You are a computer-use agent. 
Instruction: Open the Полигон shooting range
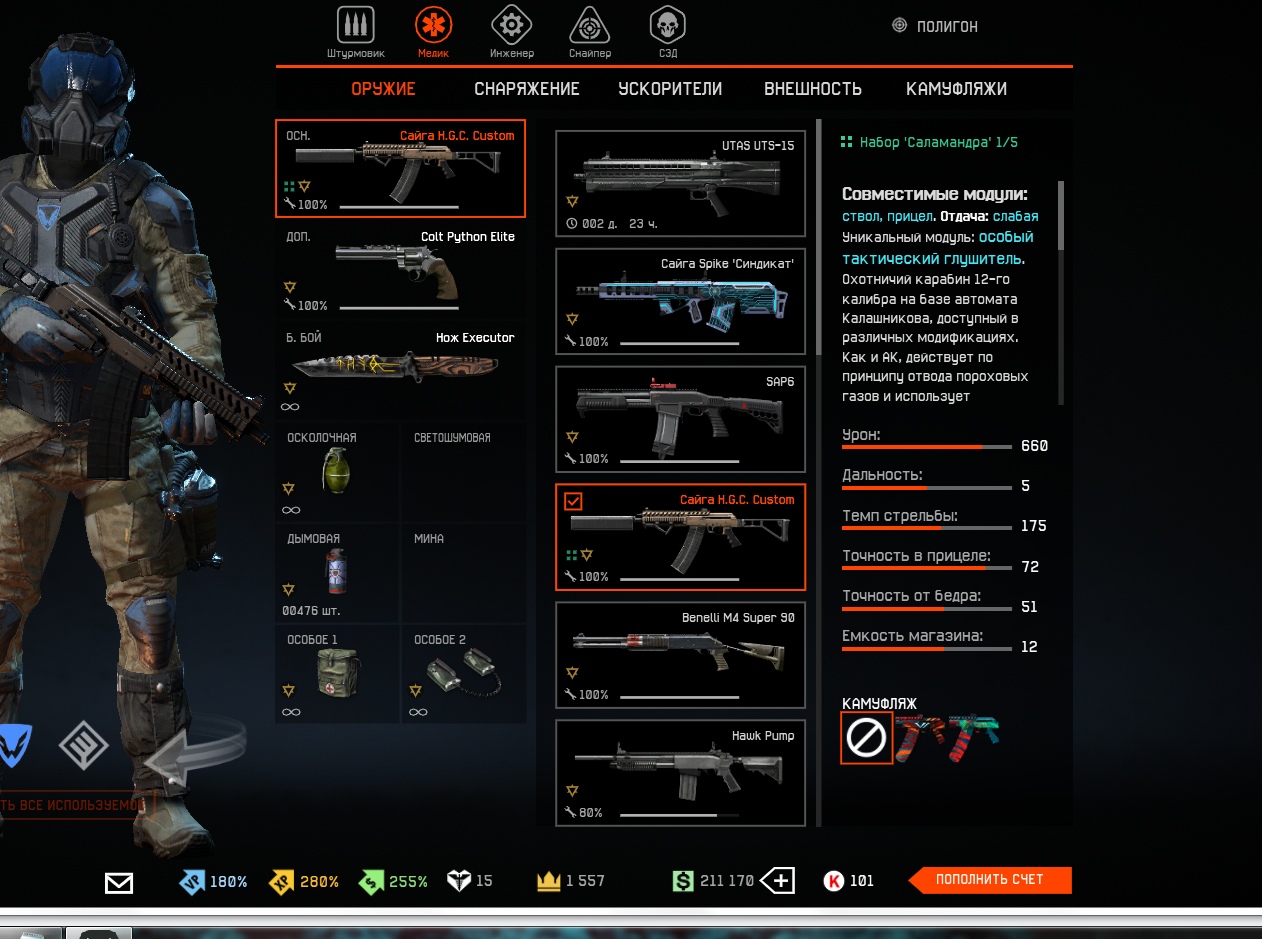coord(935,27)
